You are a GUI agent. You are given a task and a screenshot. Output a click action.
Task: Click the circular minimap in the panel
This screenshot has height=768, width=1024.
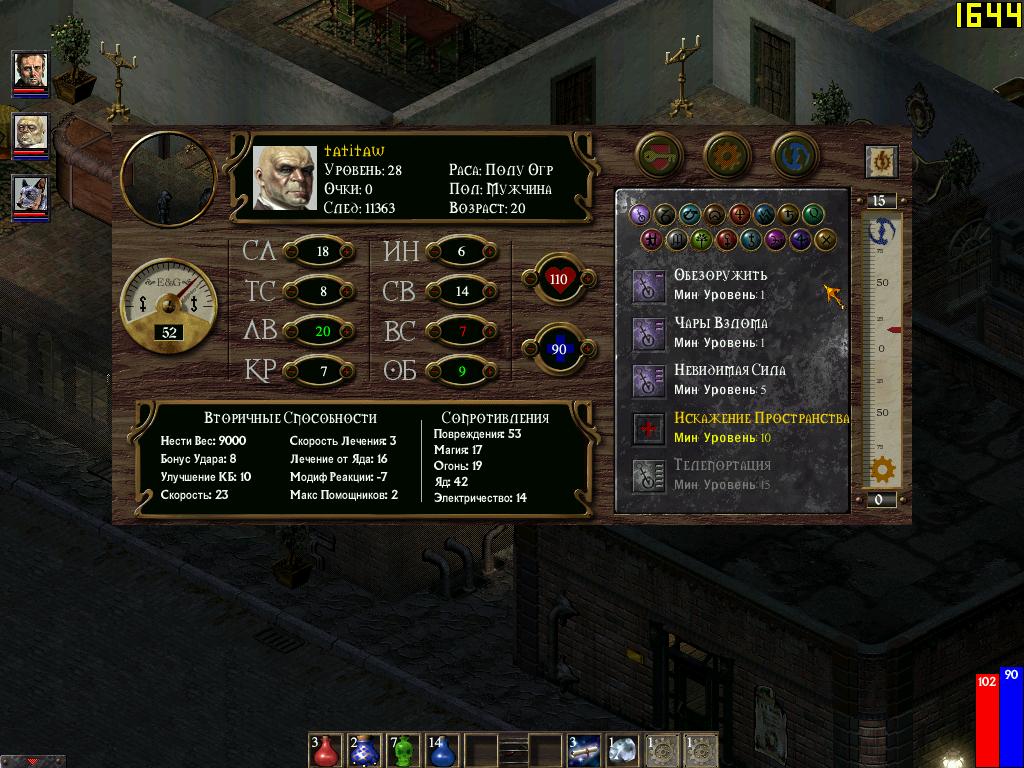(168, 177)
